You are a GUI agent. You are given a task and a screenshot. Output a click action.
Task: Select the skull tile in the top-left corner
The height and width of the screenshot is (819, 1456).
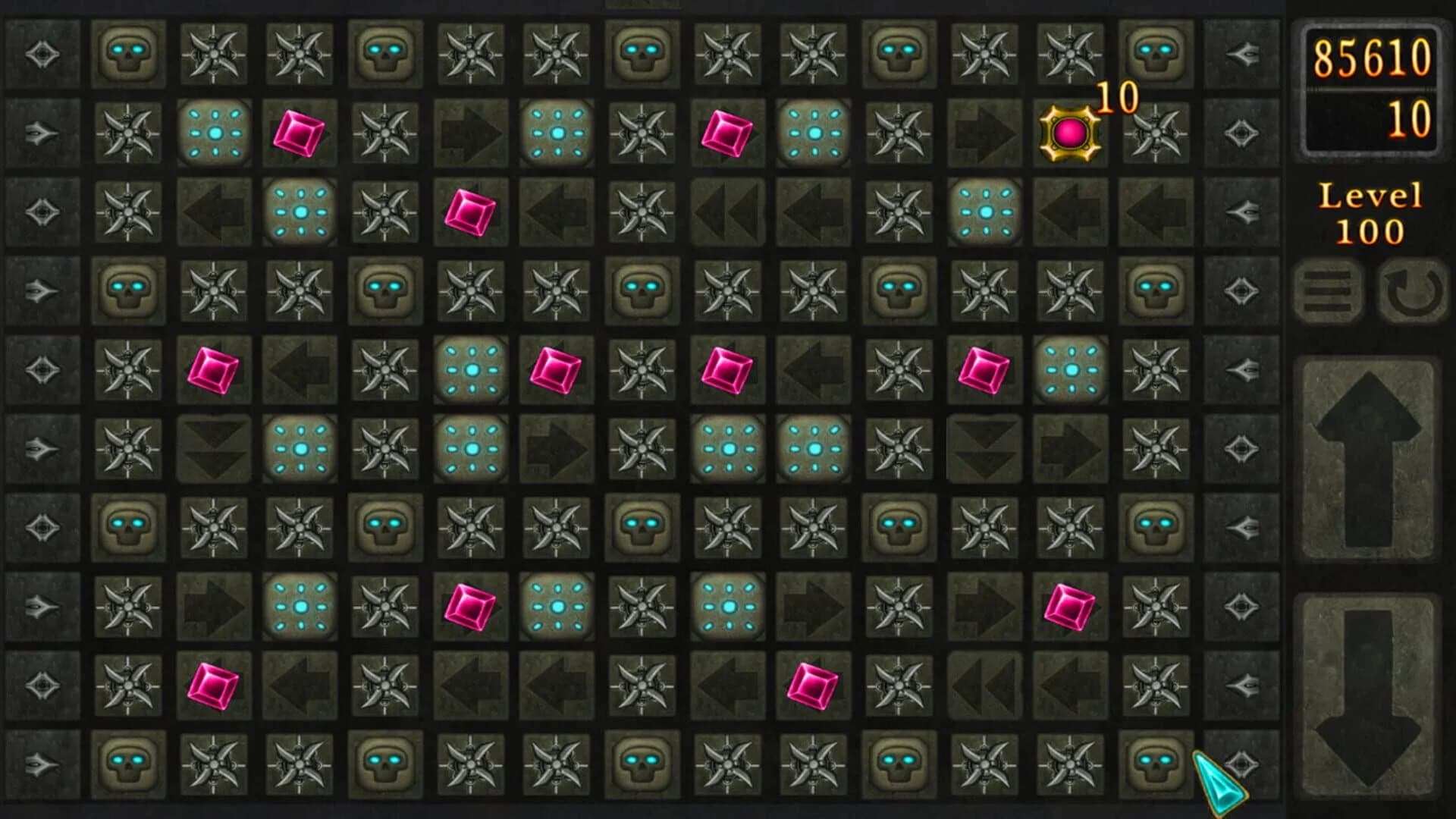129,53
